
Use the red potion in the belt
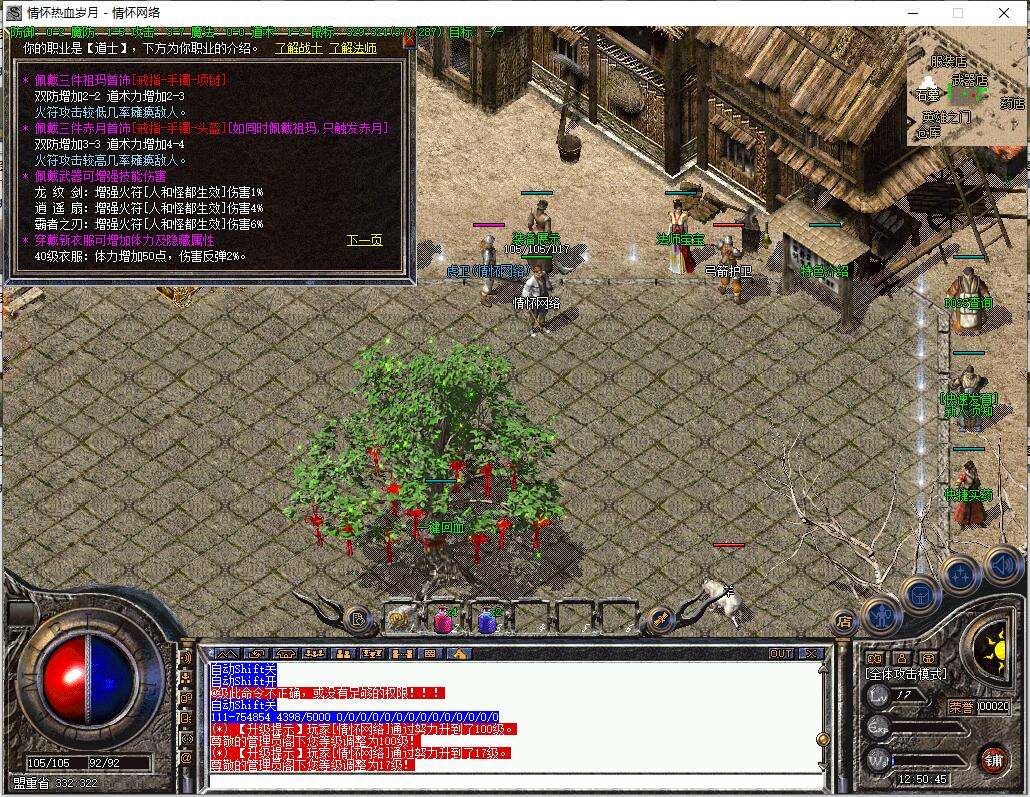pyautogui.click(x=443, y=621)
